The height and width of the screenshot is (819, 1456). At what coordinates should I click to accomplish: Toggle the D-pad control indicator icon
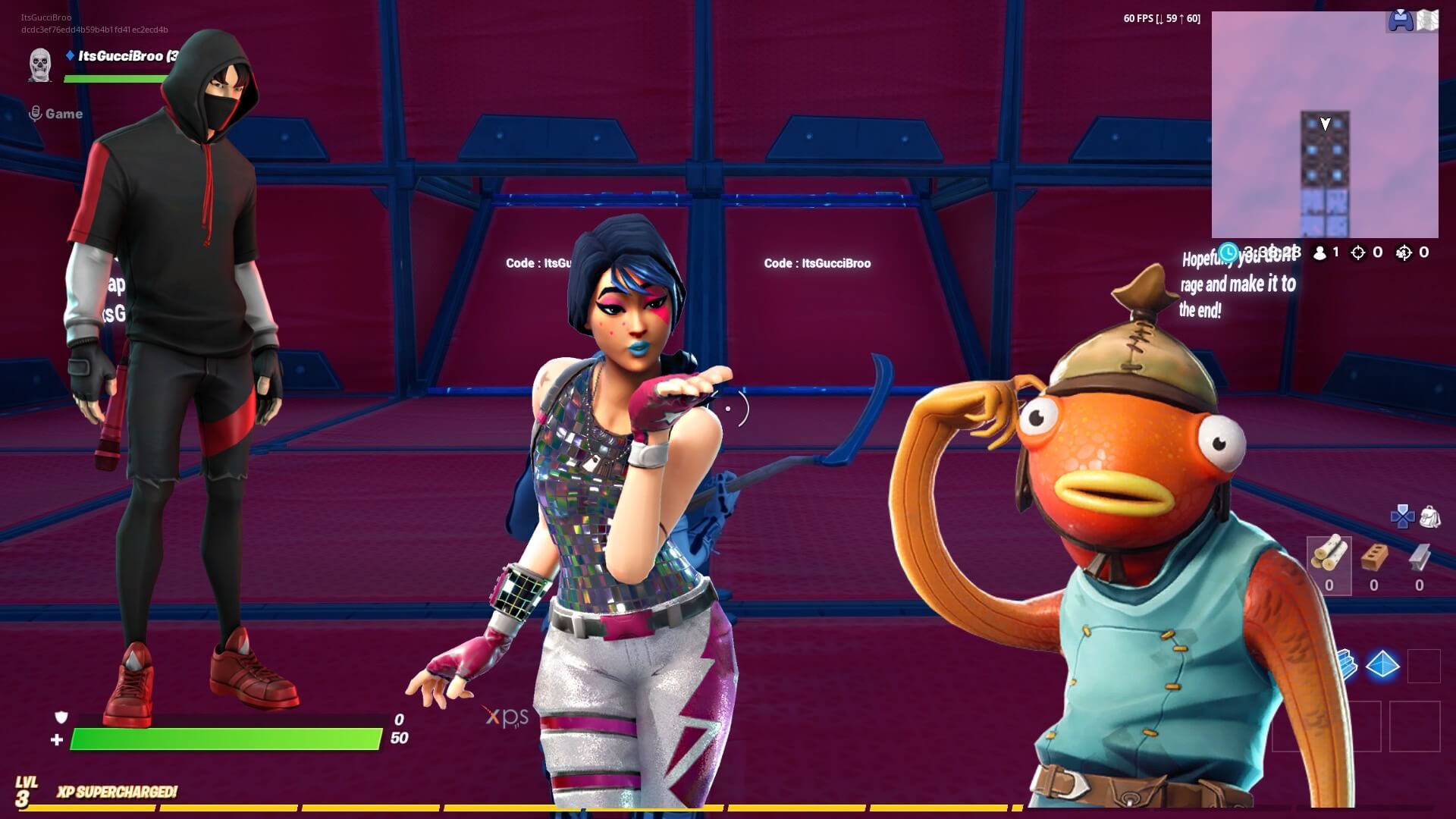(1402, 515)
